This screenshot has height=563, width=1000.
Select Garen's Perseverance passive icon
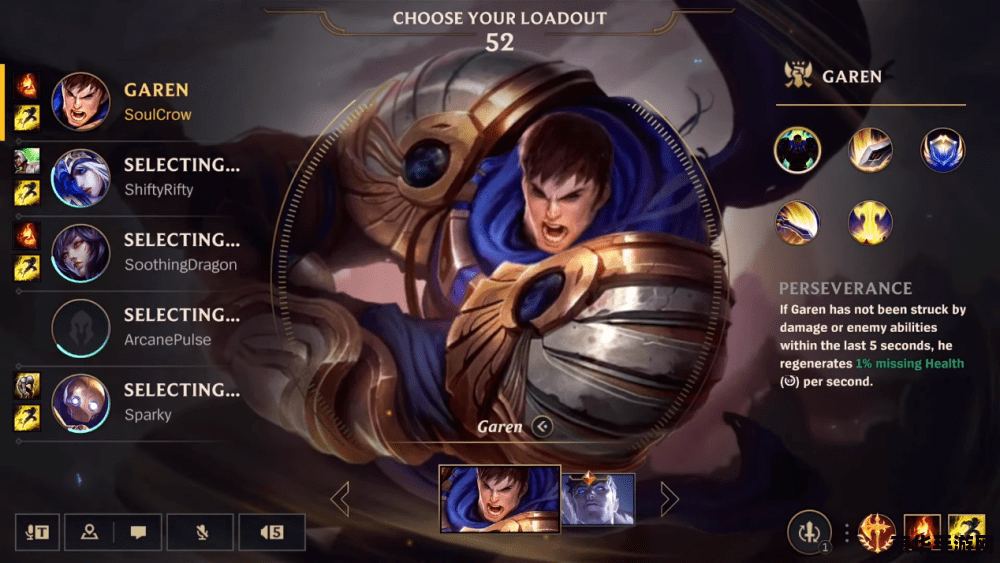(797, 150)
